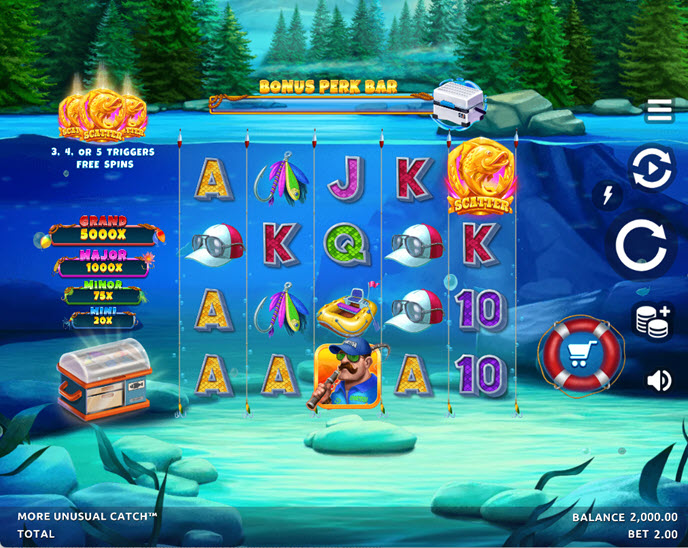This screenshot has width=688, height=548.
Task: Activate the autoplay button
Action: (x=651, y=169)
